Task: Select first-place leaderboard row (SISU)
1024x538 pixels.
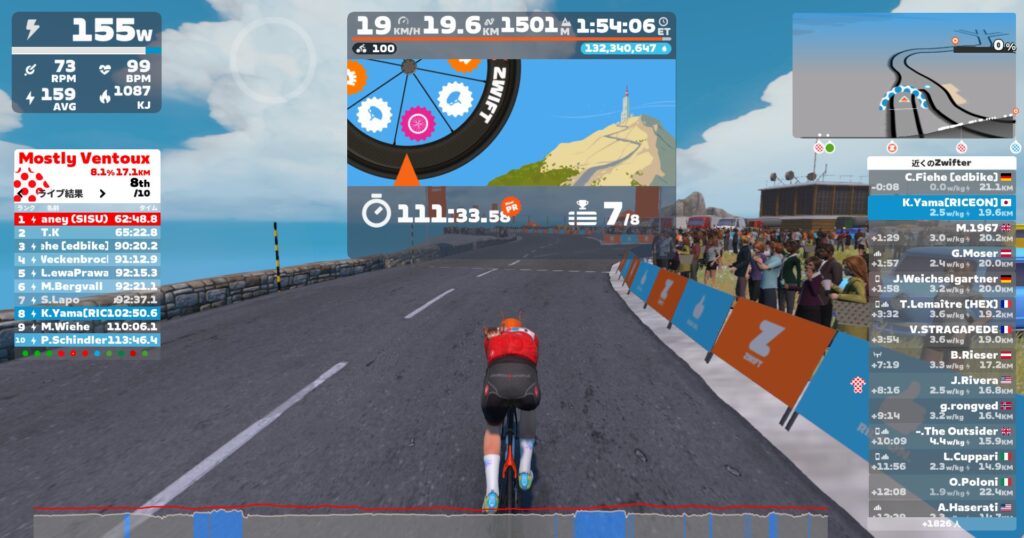Action: tap(87, 218)
